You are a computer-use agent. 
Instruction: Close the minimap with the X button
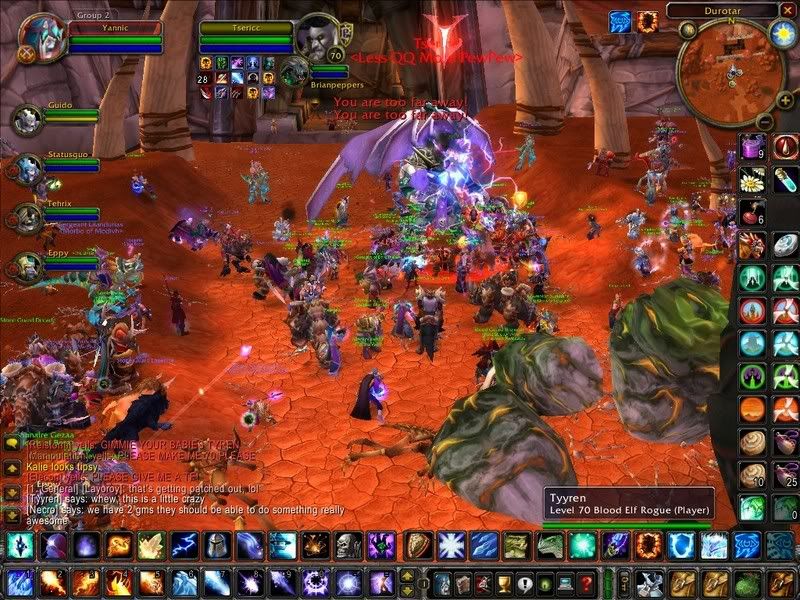point(790,10)
